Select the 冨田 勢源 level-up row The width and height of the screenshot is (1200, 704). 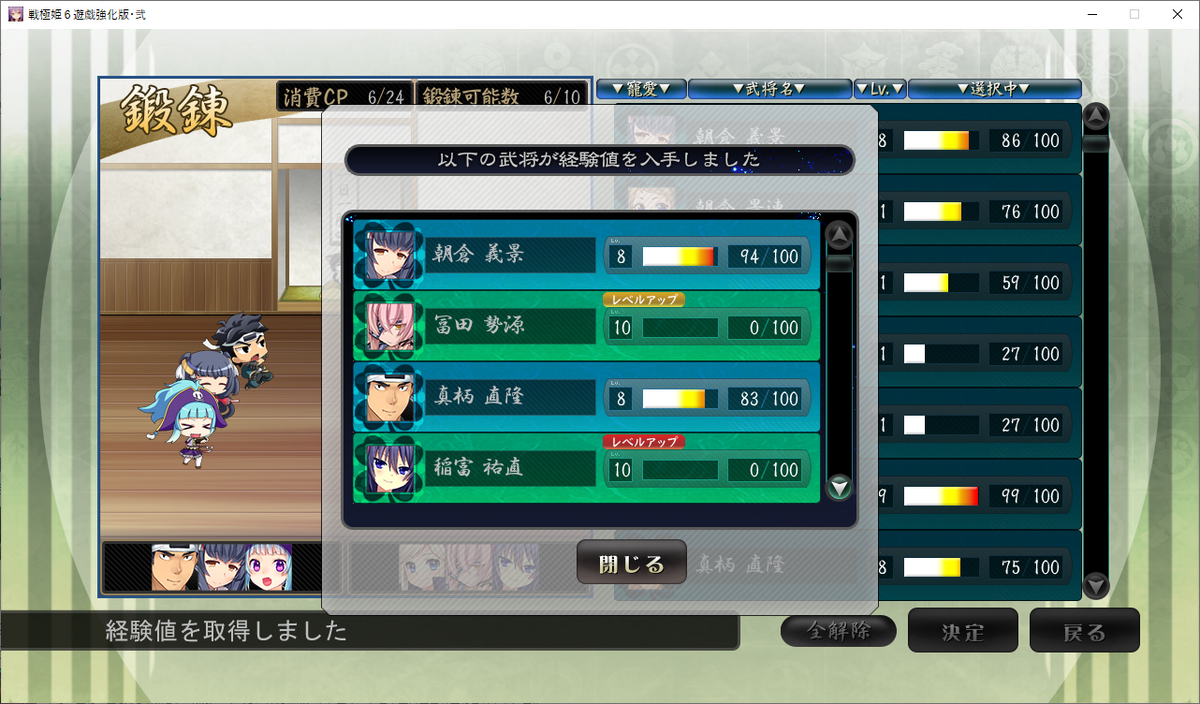[x=586, y=327]
